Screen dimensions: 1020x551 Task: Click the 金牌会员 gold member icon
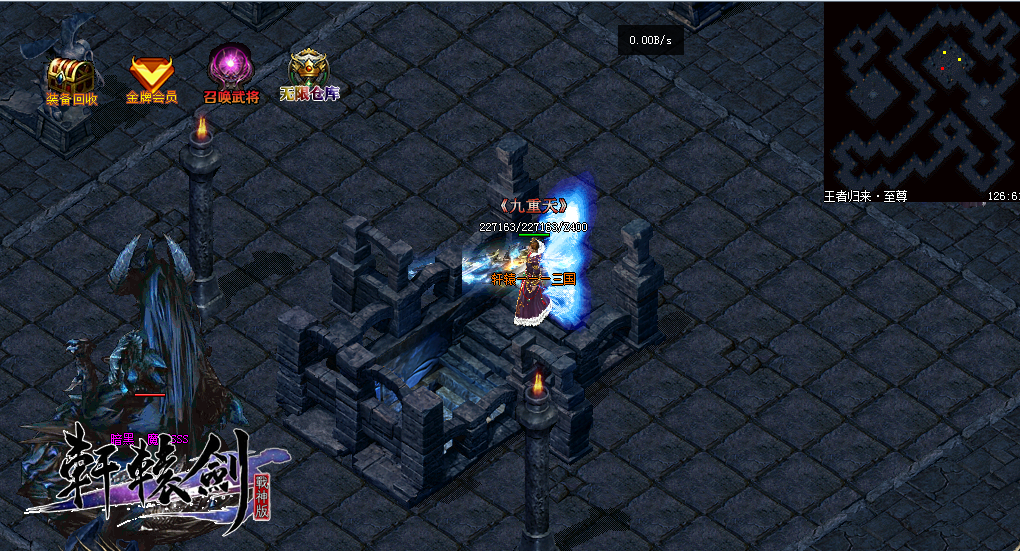pyautogui.click(x=151, y=74)
